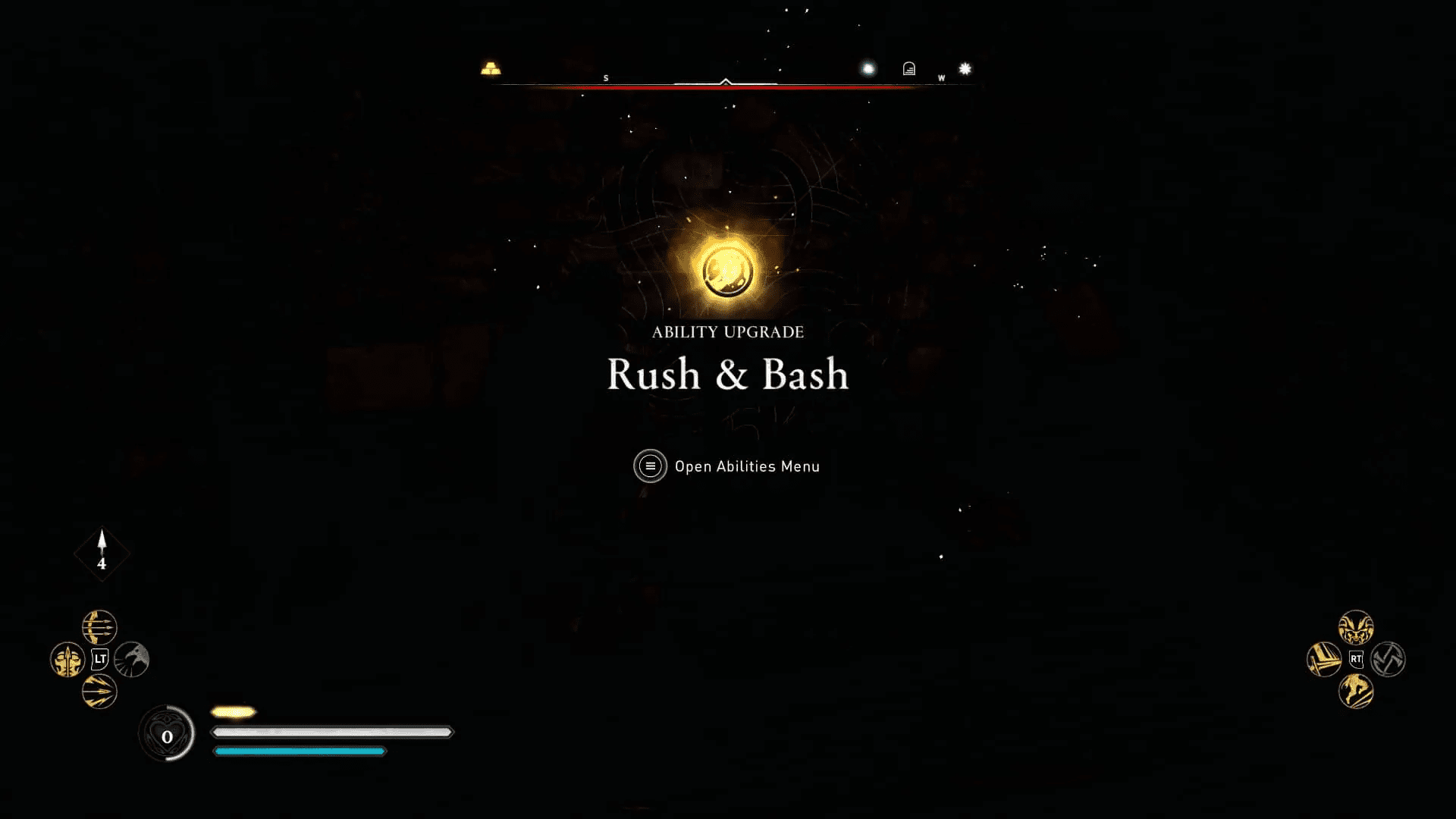This screenshot has width=1456, height=819.
Task: Select the golden mask ability icon
Action: [67, 659]
